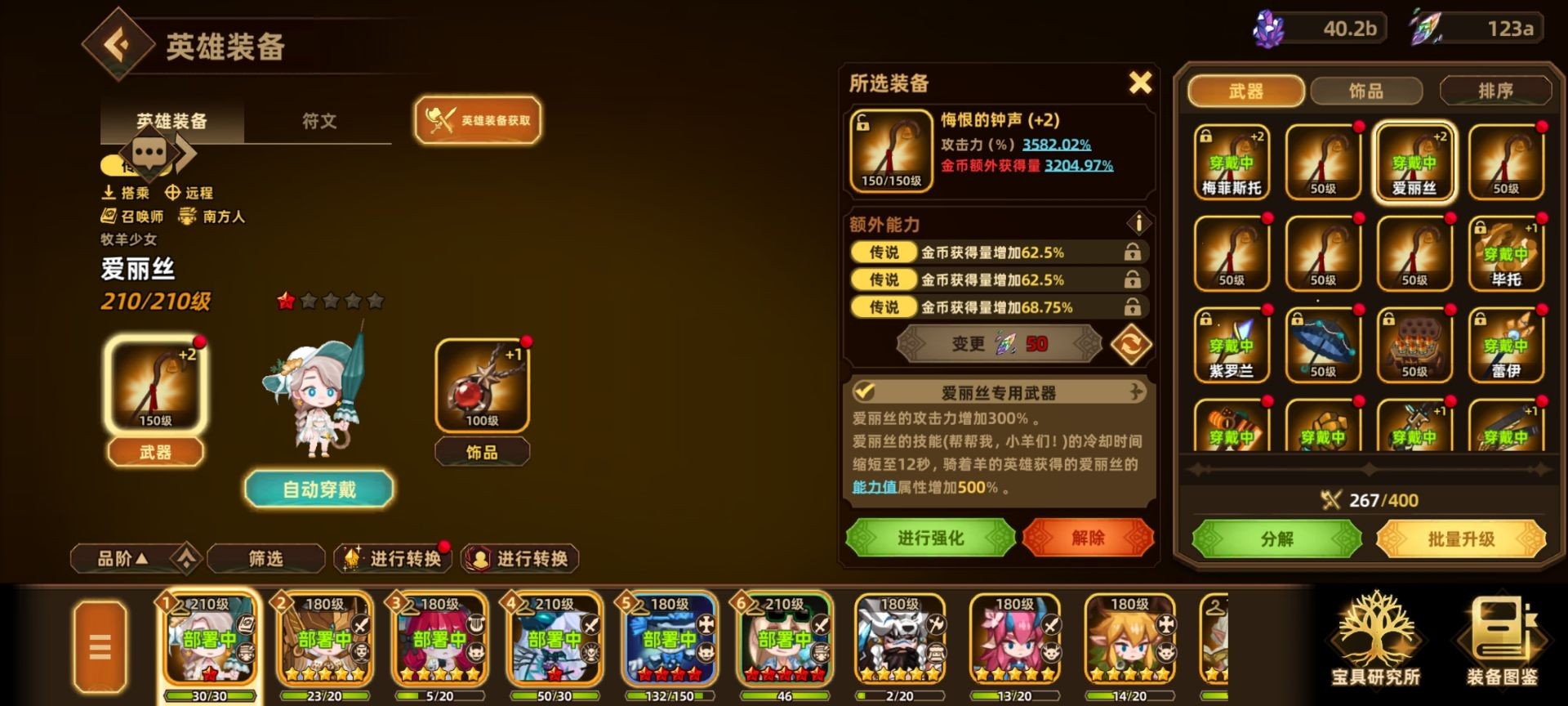Screen dimensions: 1568x706
Task: Switch to the 饰品 tab in the inventory panel
Action: point(1367,92)
